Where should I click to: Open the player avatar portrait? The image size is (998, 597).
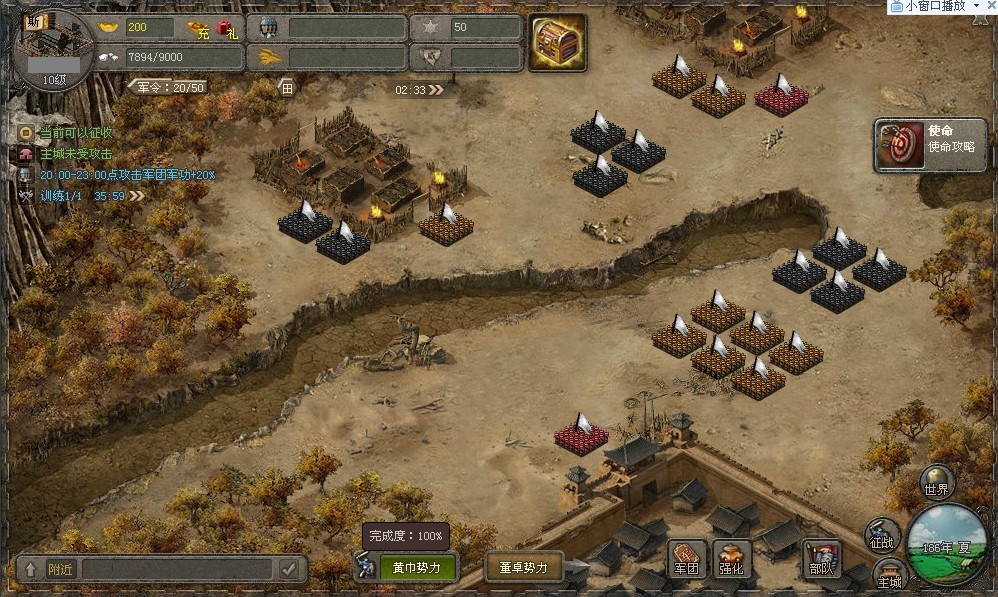pyautogui.click(x=54, y=46)
